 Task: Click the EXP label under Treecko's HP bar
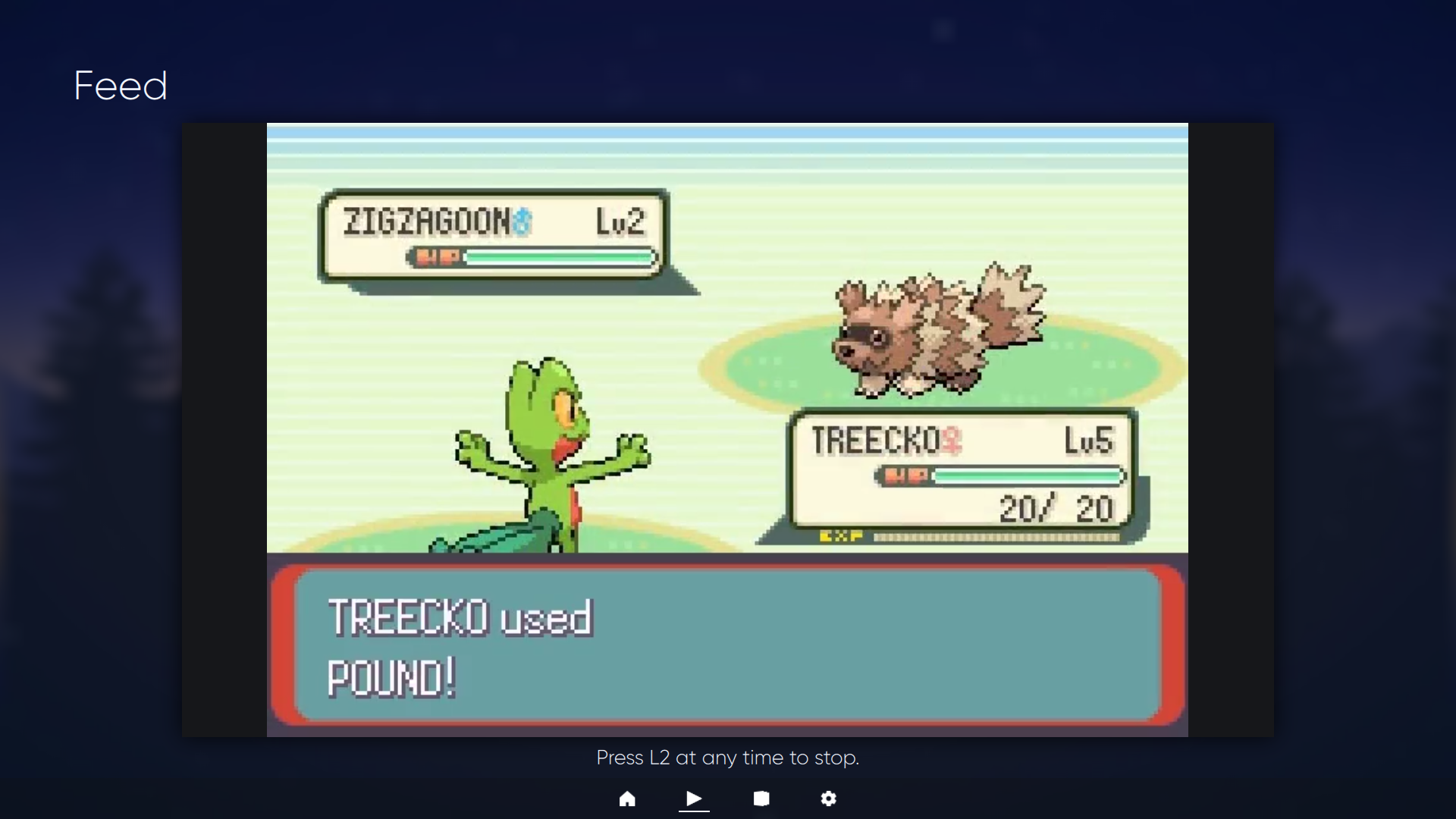tap(841, 535)
